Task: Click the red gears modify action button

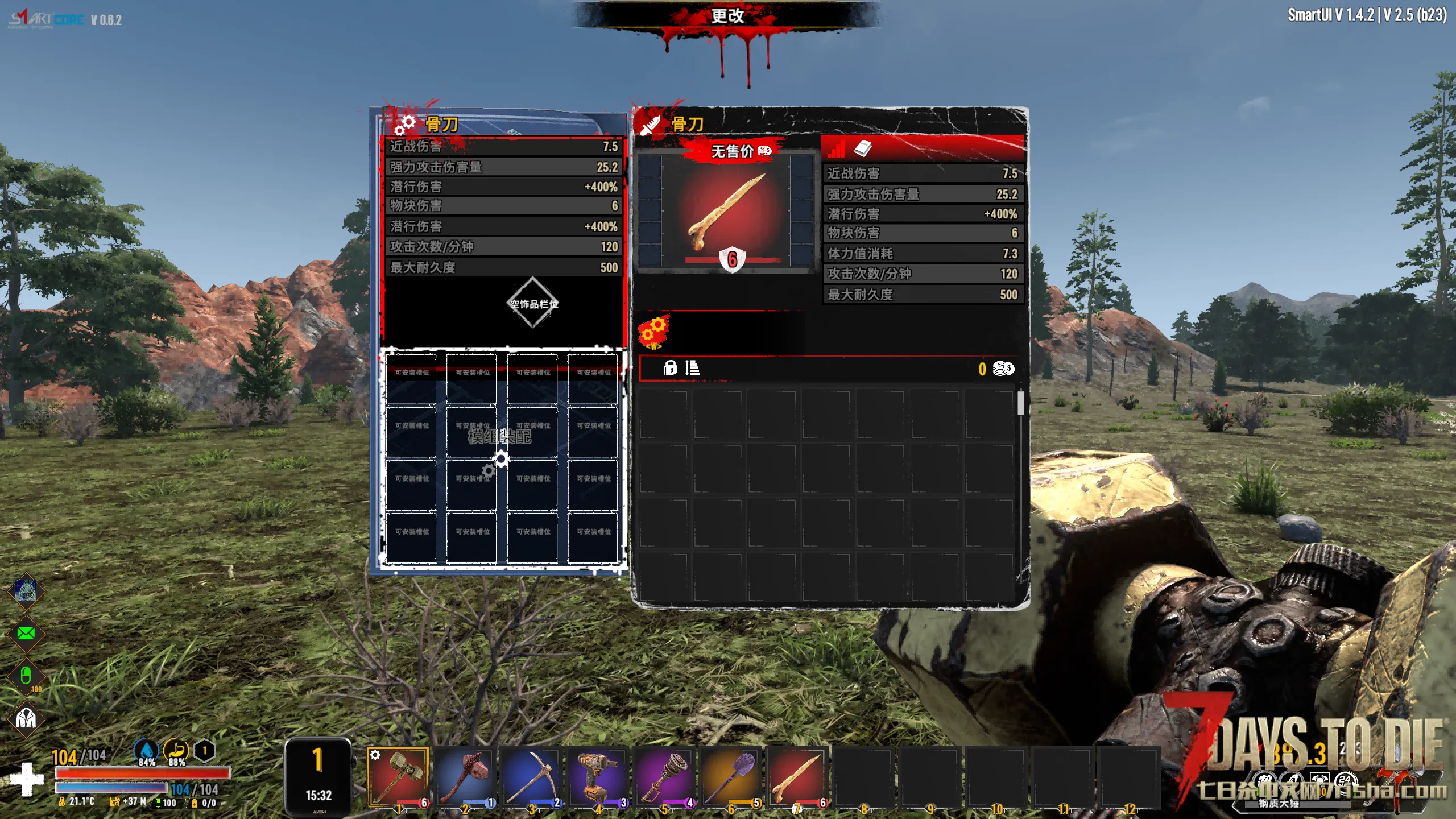Action: tap(654, 332)
